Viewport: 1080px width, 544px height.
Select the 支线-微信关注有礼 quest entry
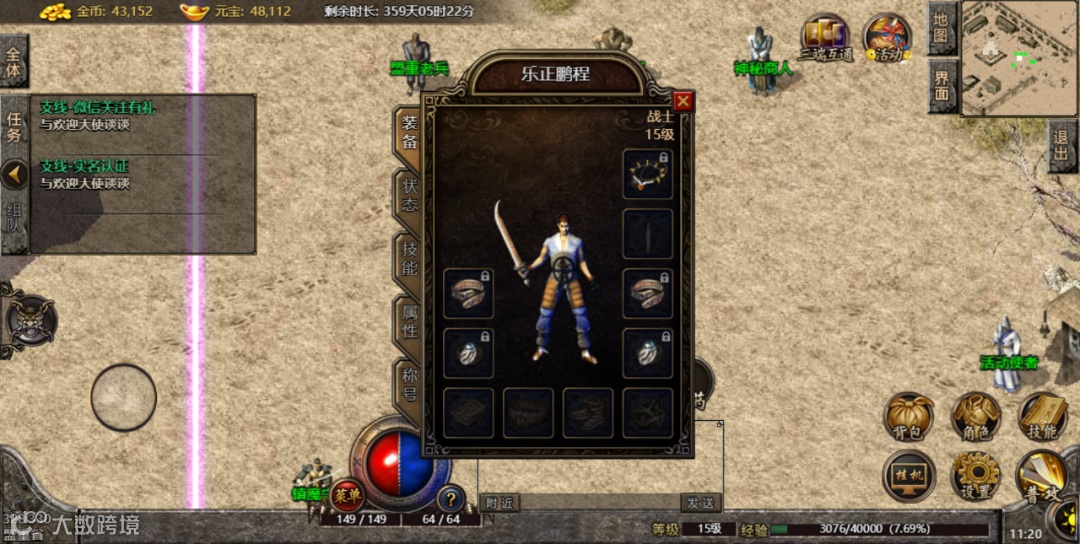(98, 108)
